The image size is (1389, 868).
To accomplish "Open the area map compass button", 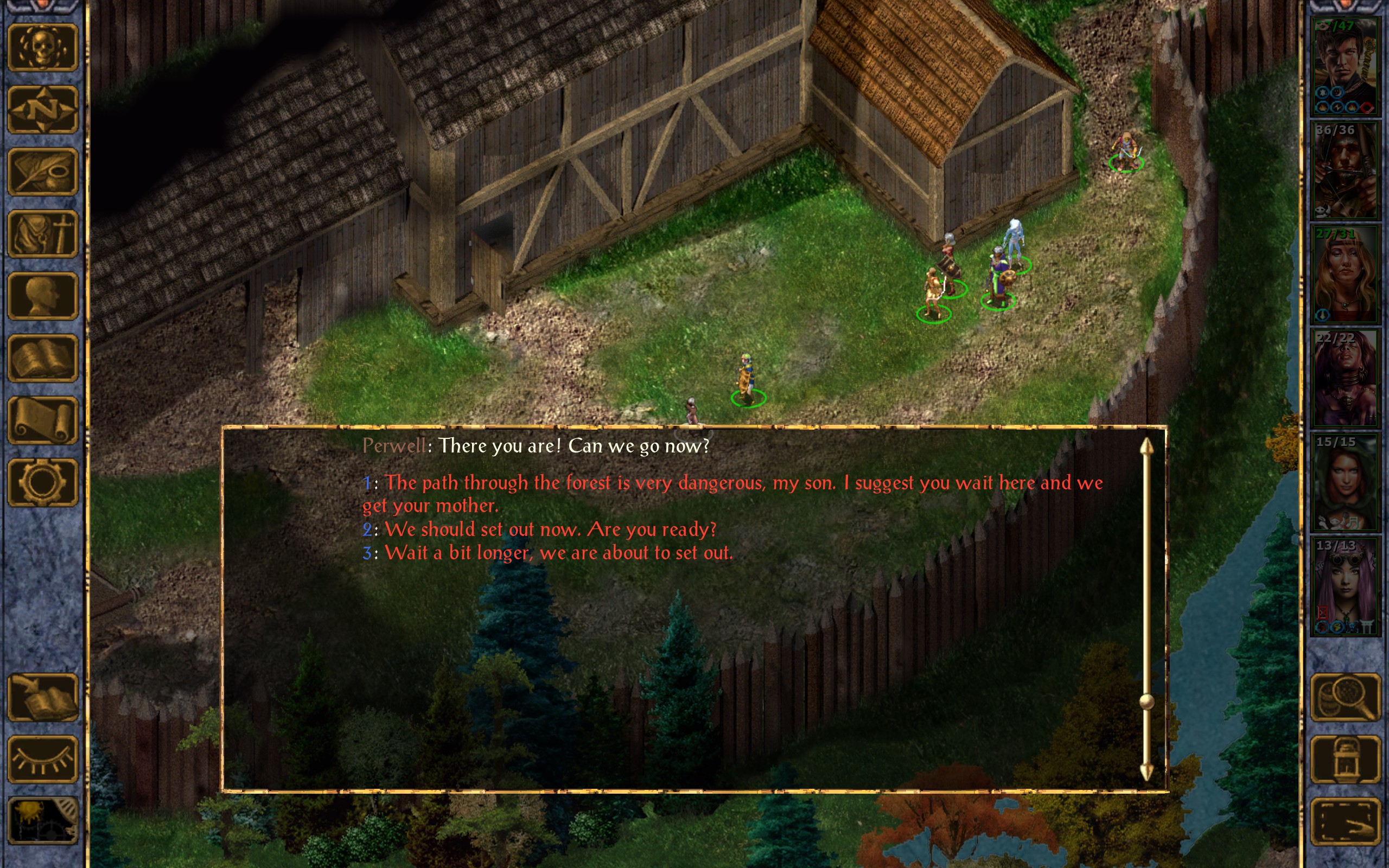I will click(x=42, y=110).
